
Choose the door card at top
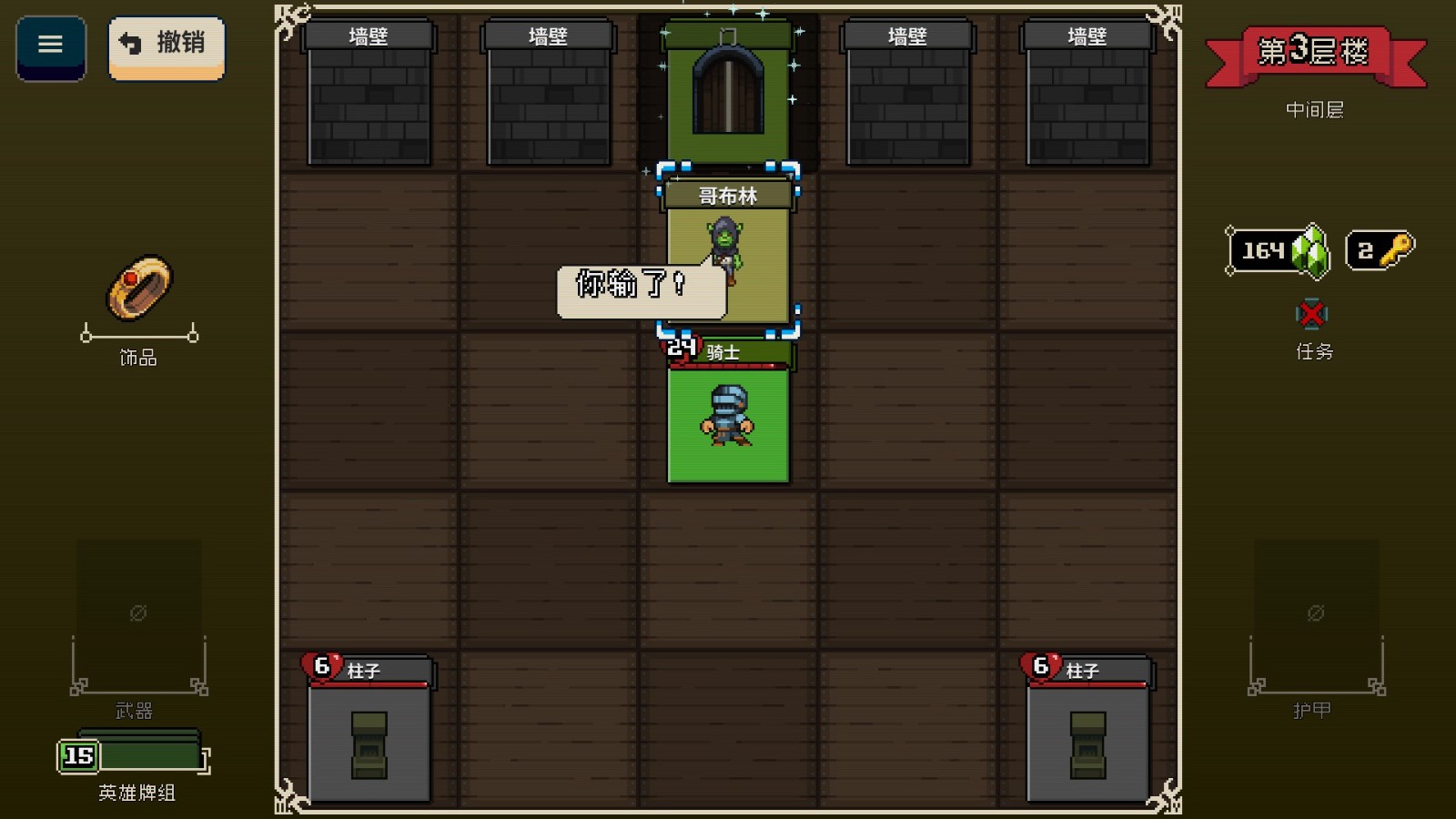(728, 91)
